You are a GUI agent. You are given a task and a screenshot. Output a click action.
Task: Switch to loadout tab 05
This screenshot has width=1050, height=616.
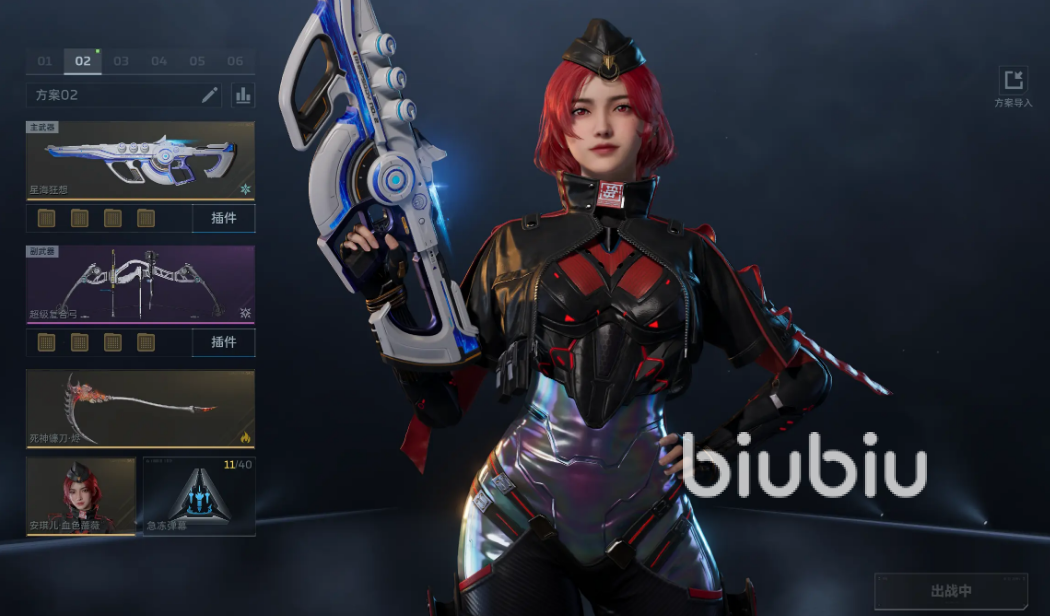point(197,62)
